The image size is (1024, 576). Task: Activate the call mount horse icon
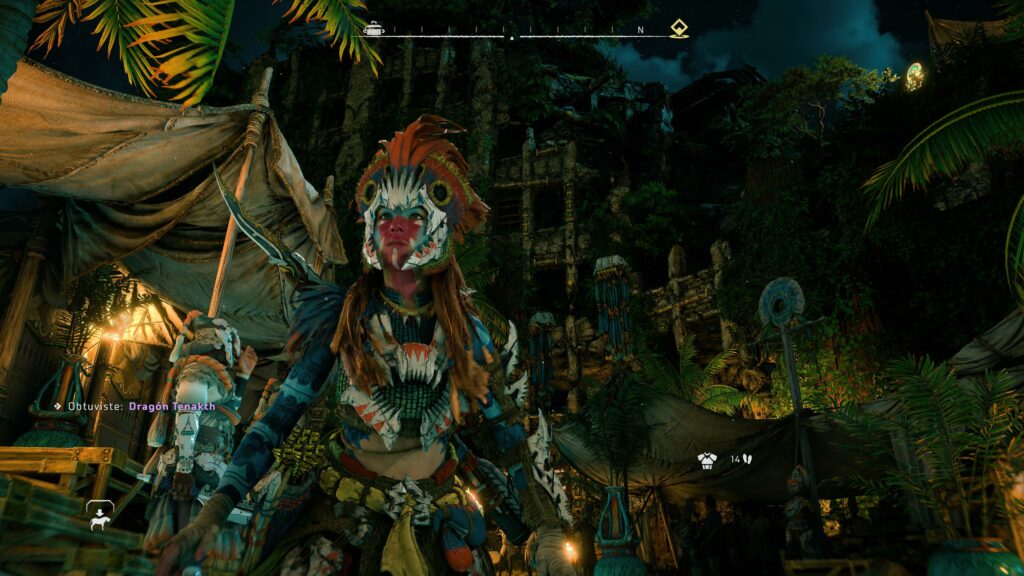99,515
